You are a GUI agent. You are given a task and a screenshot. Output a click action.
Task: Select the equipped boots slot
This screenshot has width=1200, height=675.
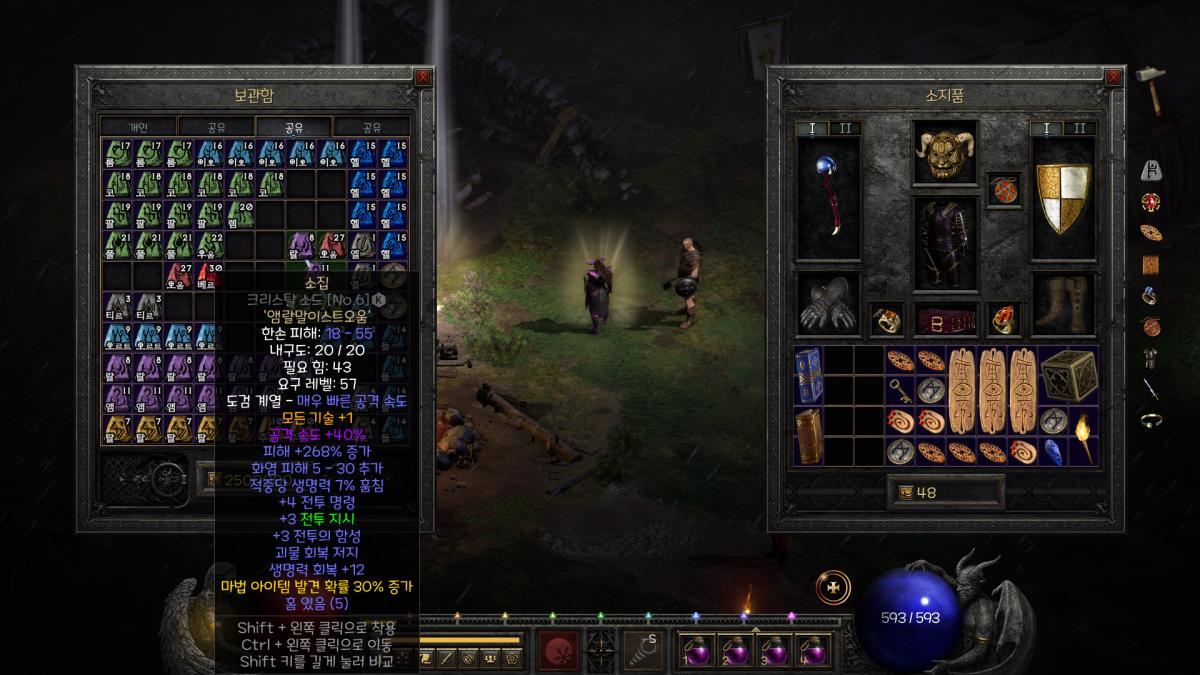(1063, 306)
